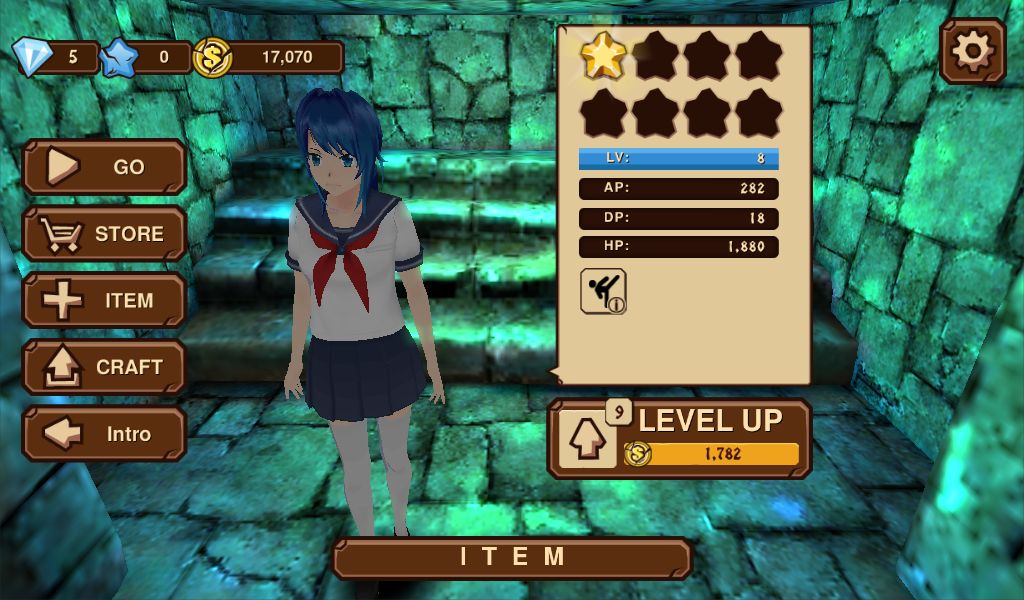Click the blue star currency icon

click(119, 57)
